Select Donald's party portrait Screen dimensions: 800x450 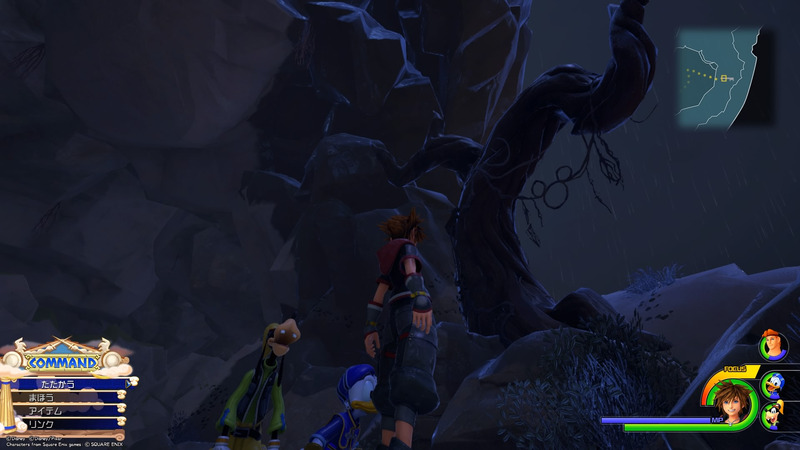tap(773, 384)
